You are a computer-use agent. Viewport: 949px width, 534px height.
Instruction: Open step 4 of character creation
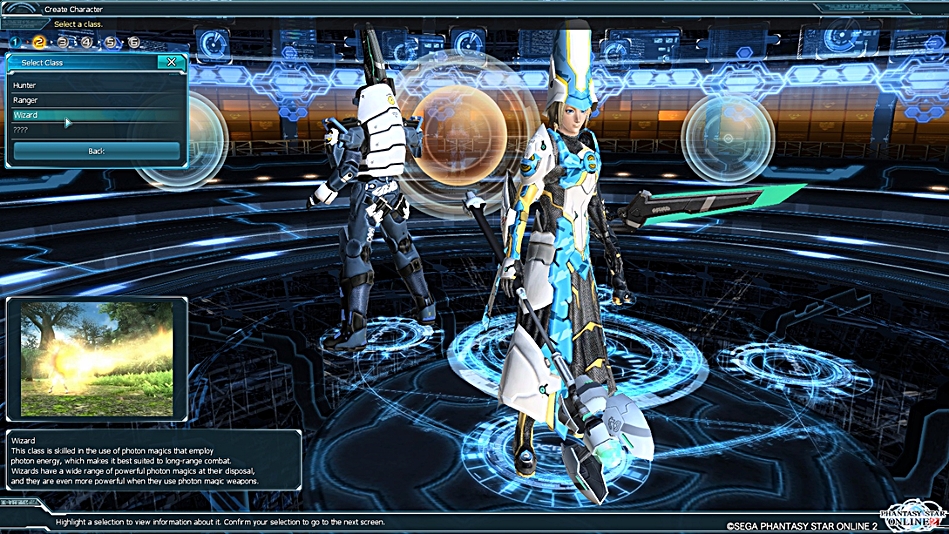[87, 43]
